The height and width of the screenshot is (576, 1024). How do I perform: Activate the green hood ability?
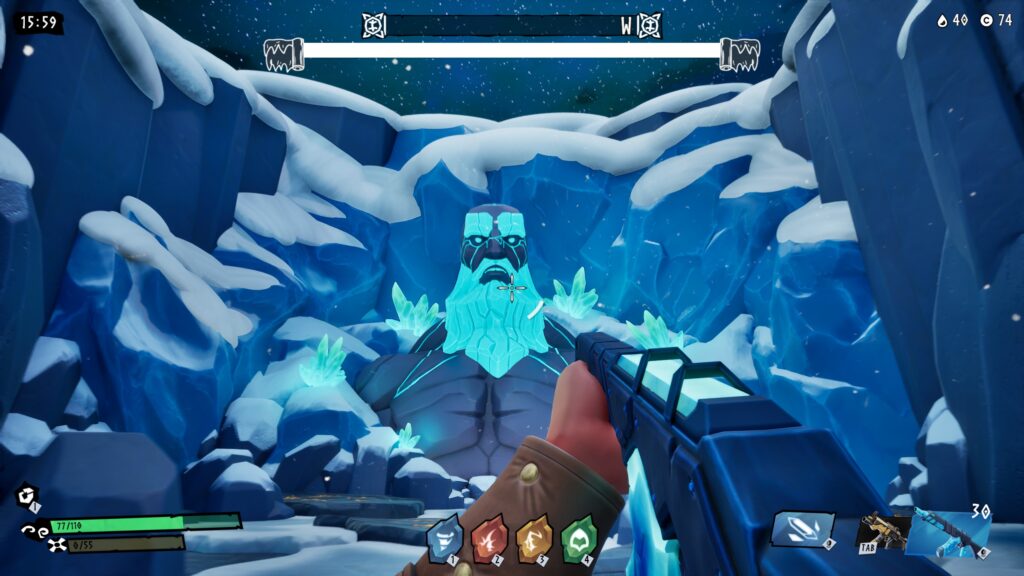tap(577, 538)
